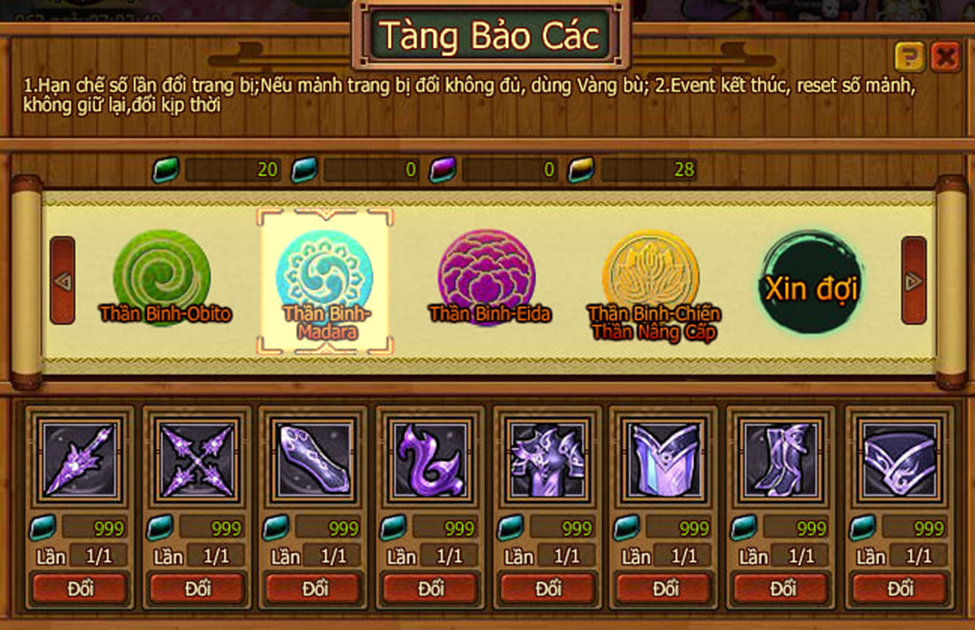The height and width of the screenshot is (630, 975).
Task: Choose the Thần Binh-Eida purple emblem
Action: pos(487,278)
